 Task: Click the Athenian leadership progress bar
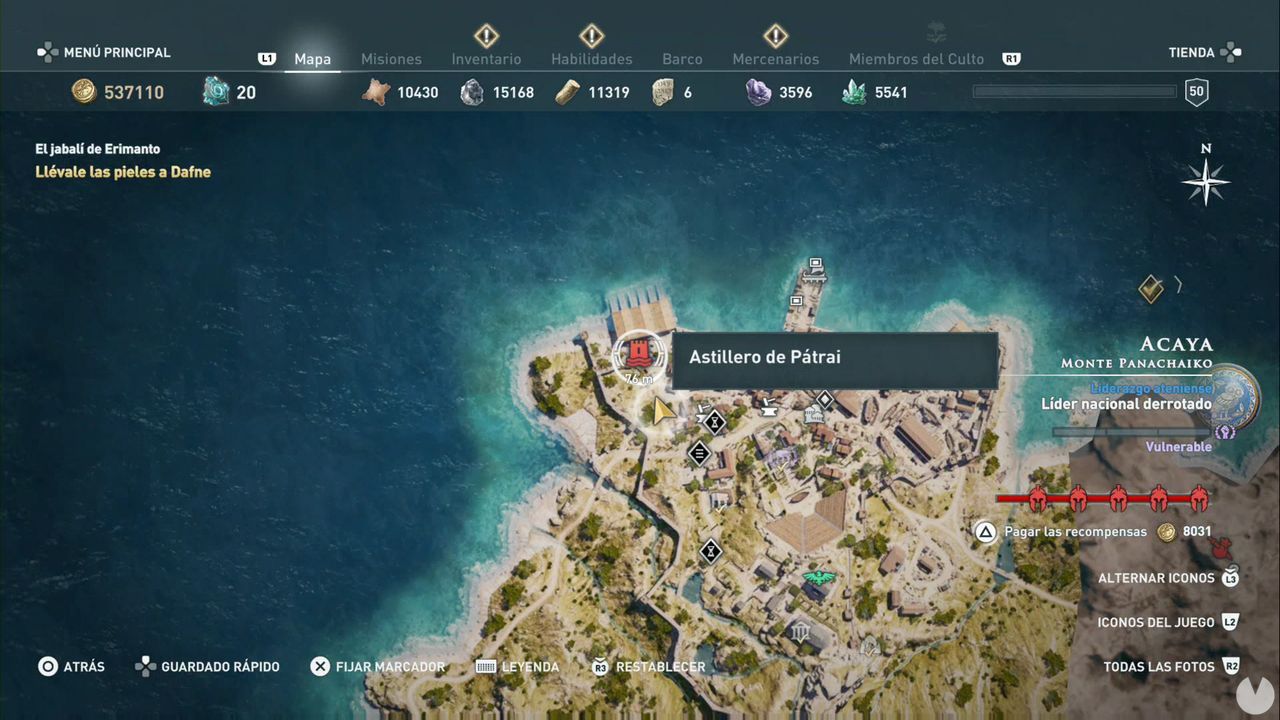1130,432
